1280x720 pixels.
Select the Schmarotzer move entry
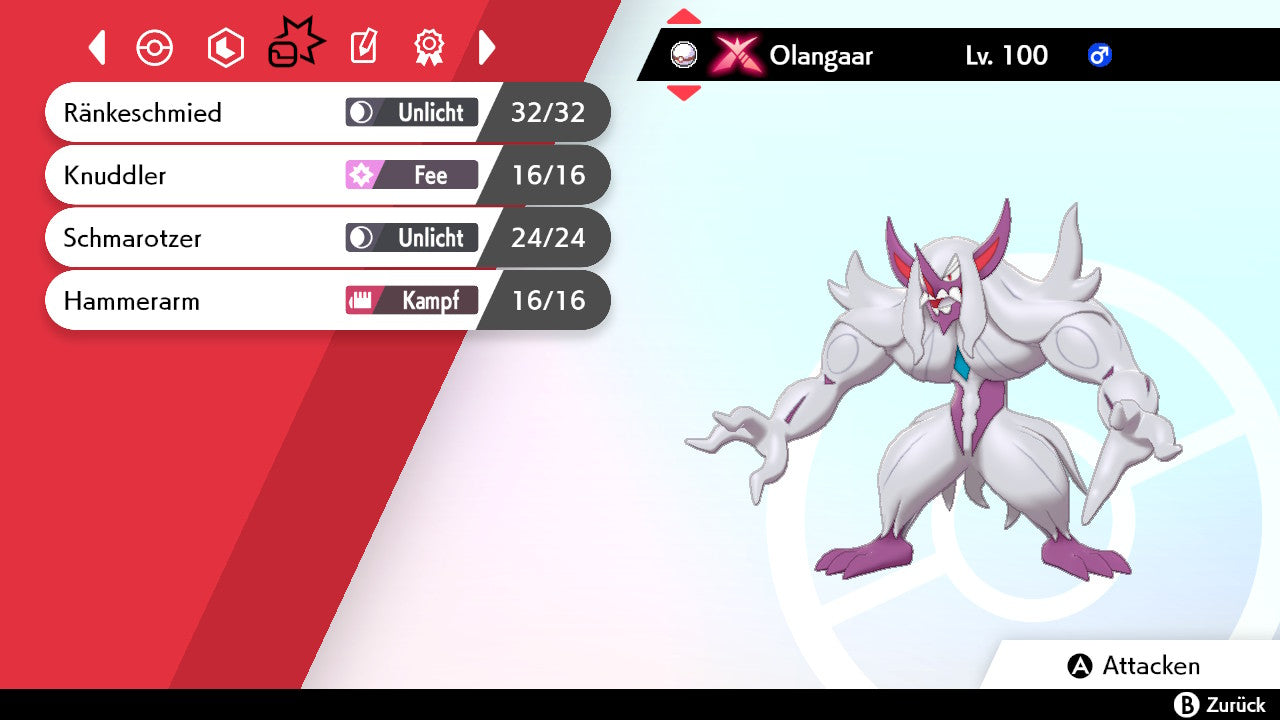(x=326, y=238)
